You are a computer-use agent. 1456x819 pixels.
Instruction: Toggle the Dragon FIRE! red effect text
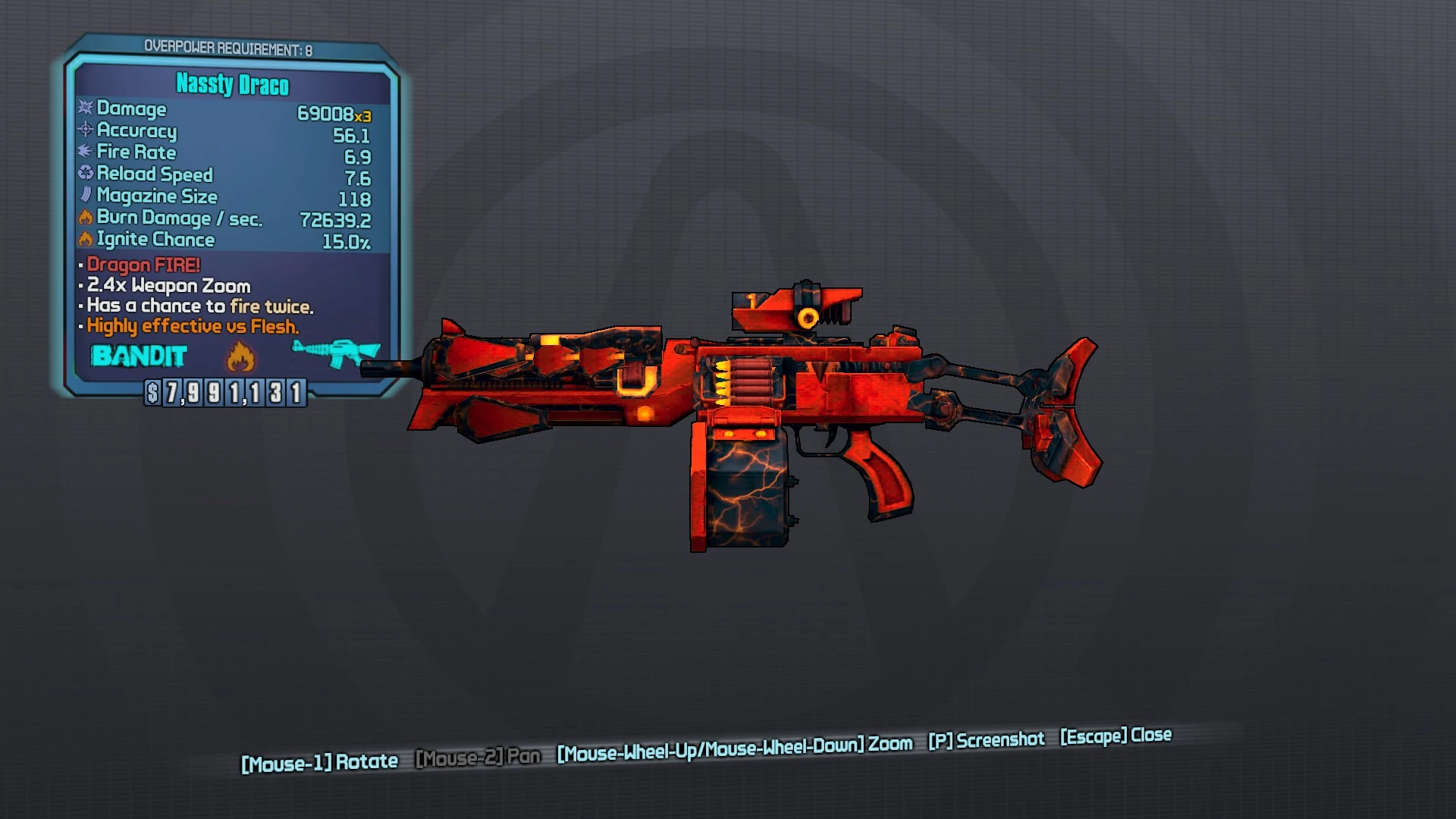pyautogui.click(x=143, y=265)
